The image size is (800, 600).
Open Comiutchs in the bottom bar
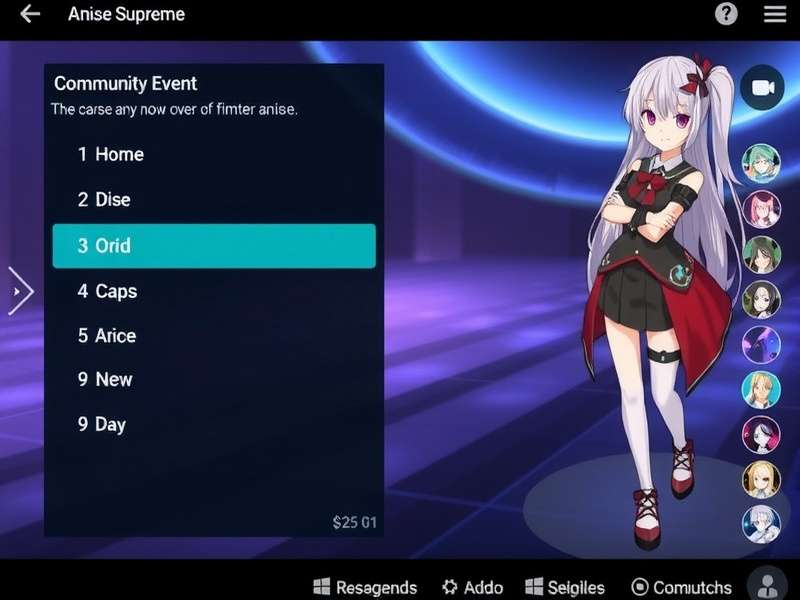coord(682,587)
